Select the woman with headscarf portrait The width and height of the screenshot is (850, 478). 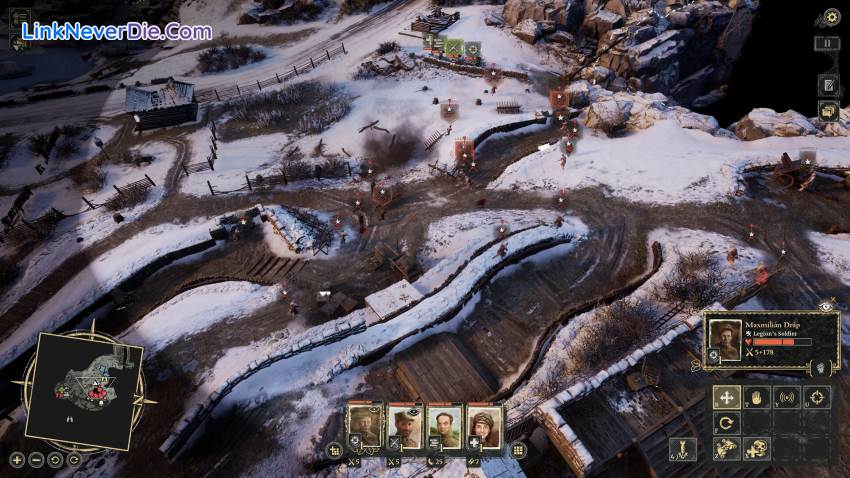[x=482, y=427]
